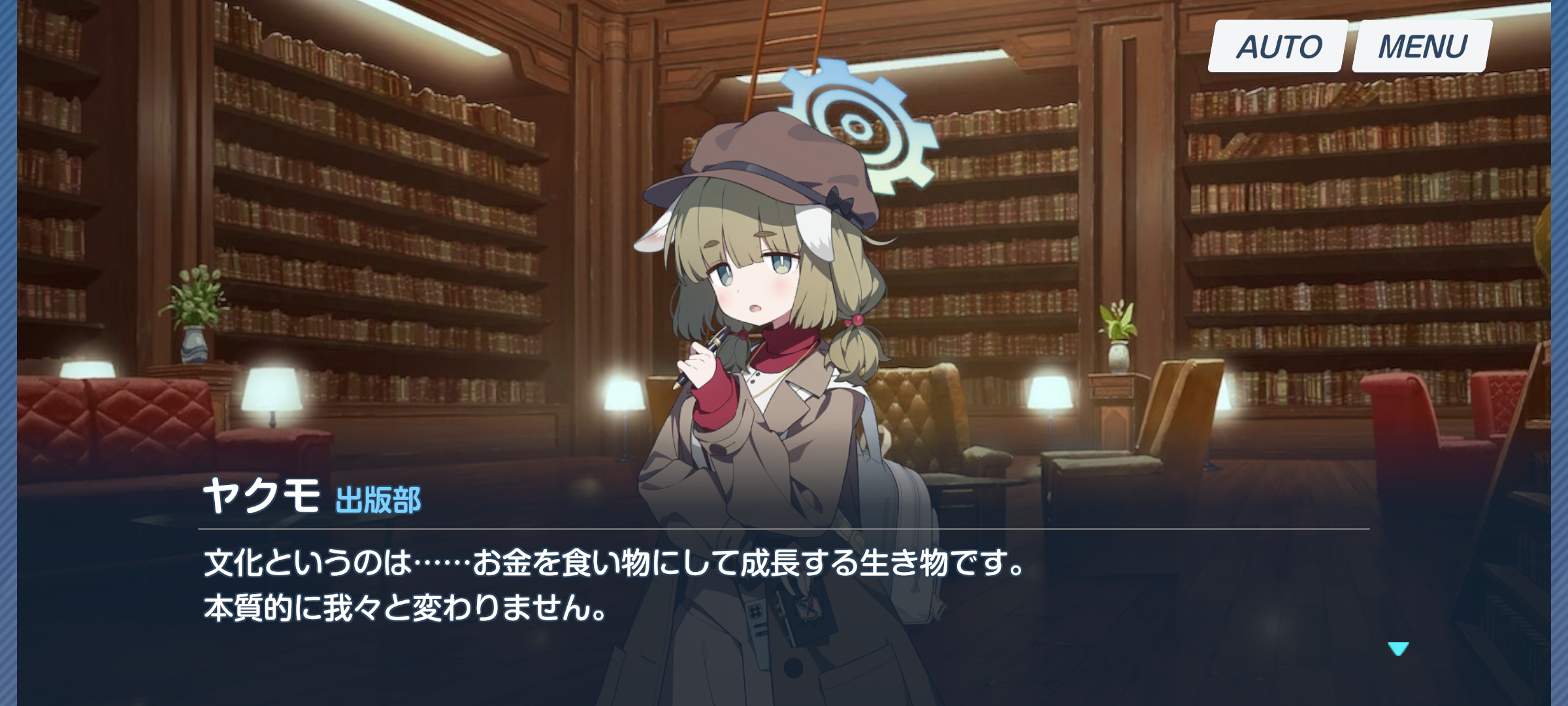1568x706 pixels.
Task: Open the MENU button
Action: coord(1422,46)
